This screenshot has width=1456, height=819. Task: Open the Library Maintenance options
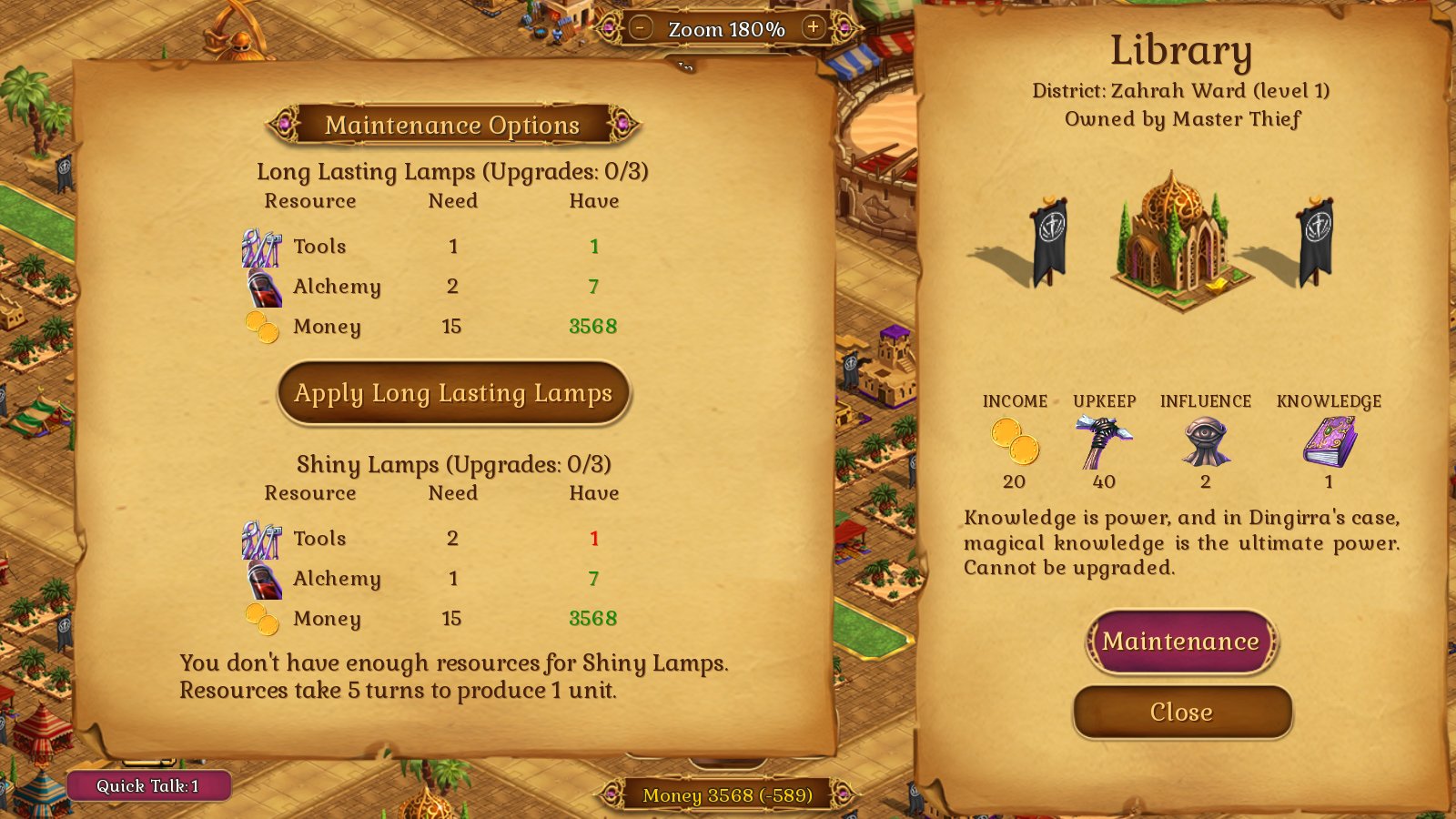click(1181, 642)
